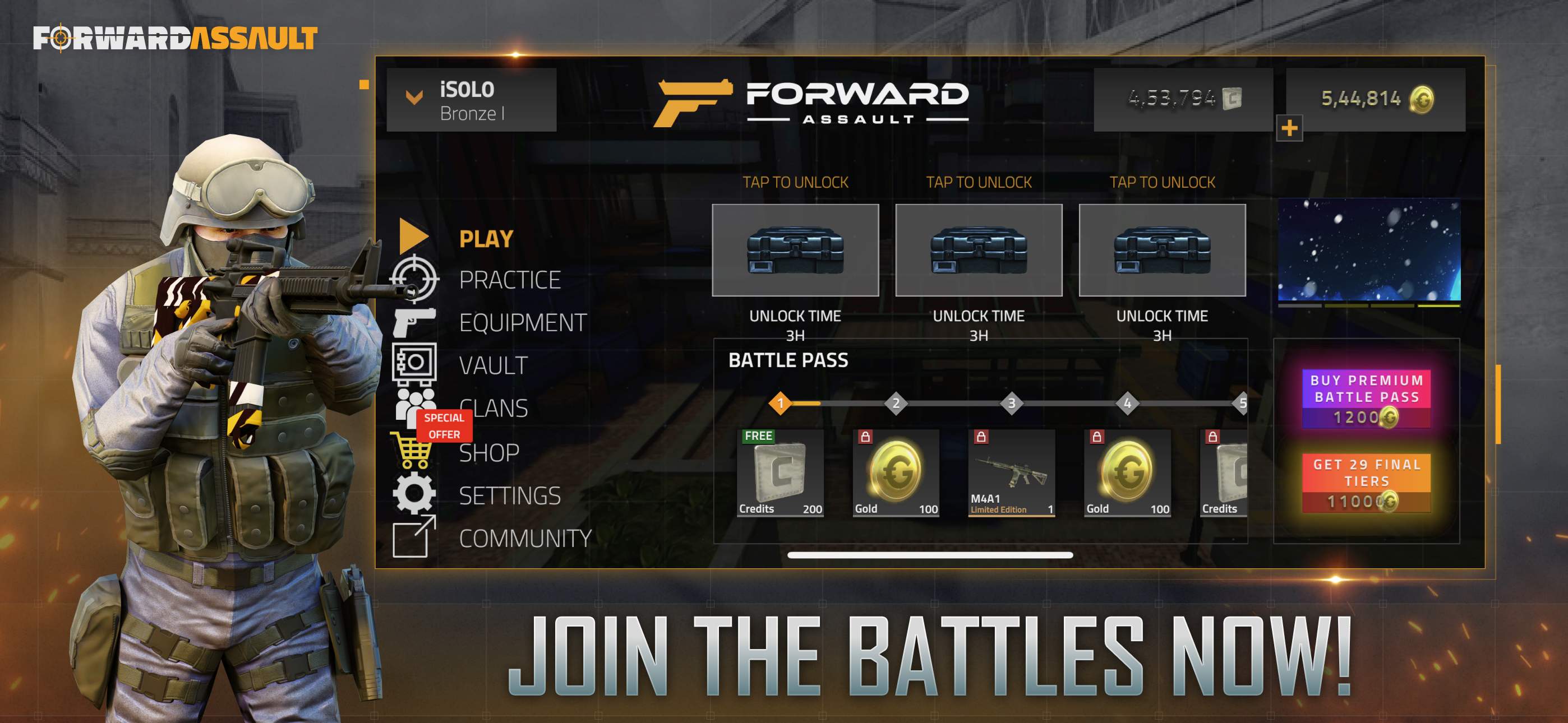Collapse the player rank selector chevron
1568x723 pixels.
coord(414,98)
